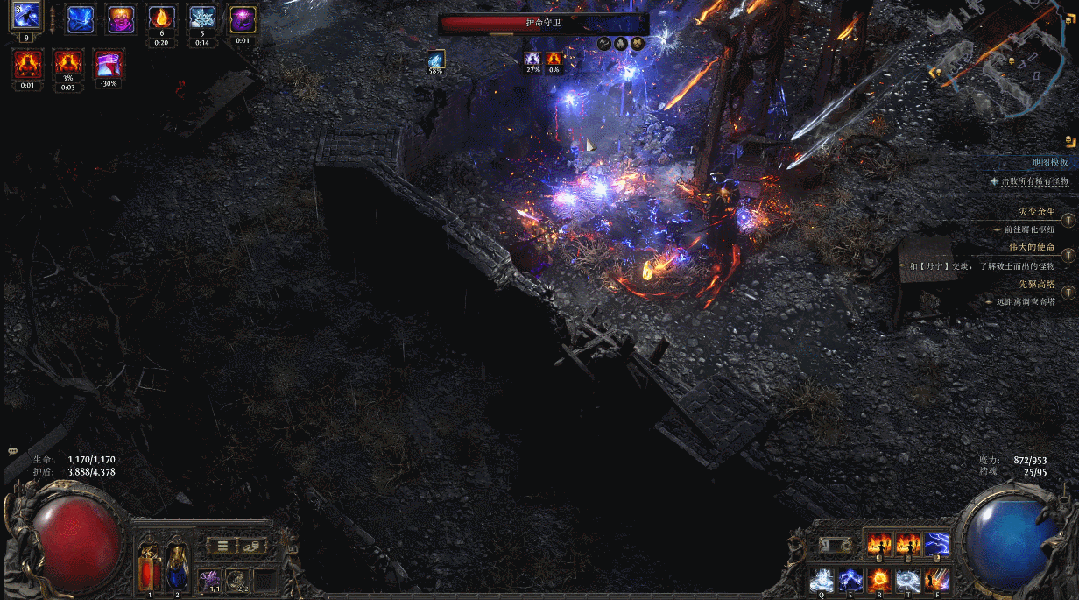Screen dimensions: 1079x600
Task: Click the cast-on-crit skill portrait icon
Action: pos(26,15)
